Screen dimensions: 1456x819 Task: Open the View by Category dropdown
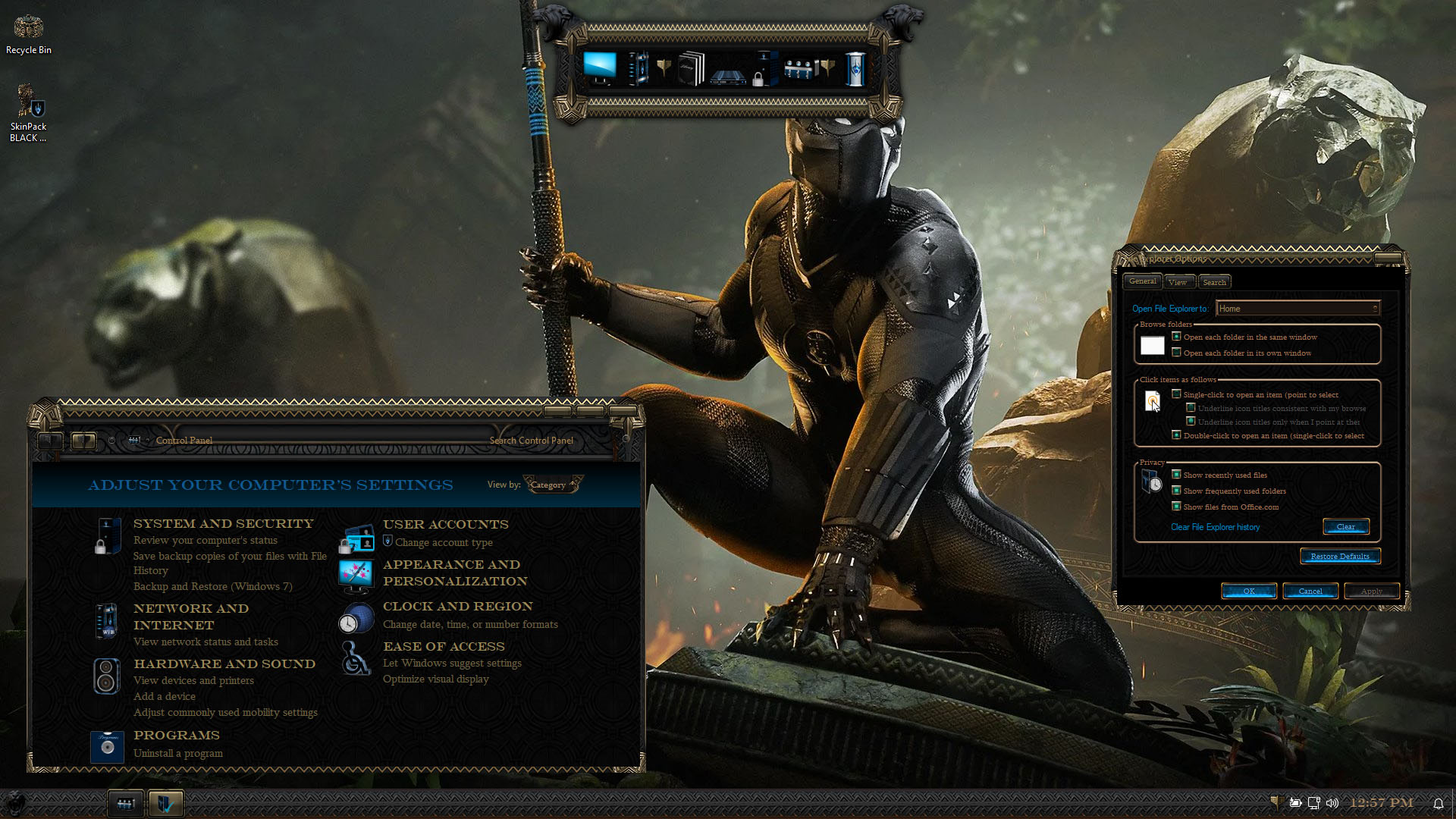(553, 485)
